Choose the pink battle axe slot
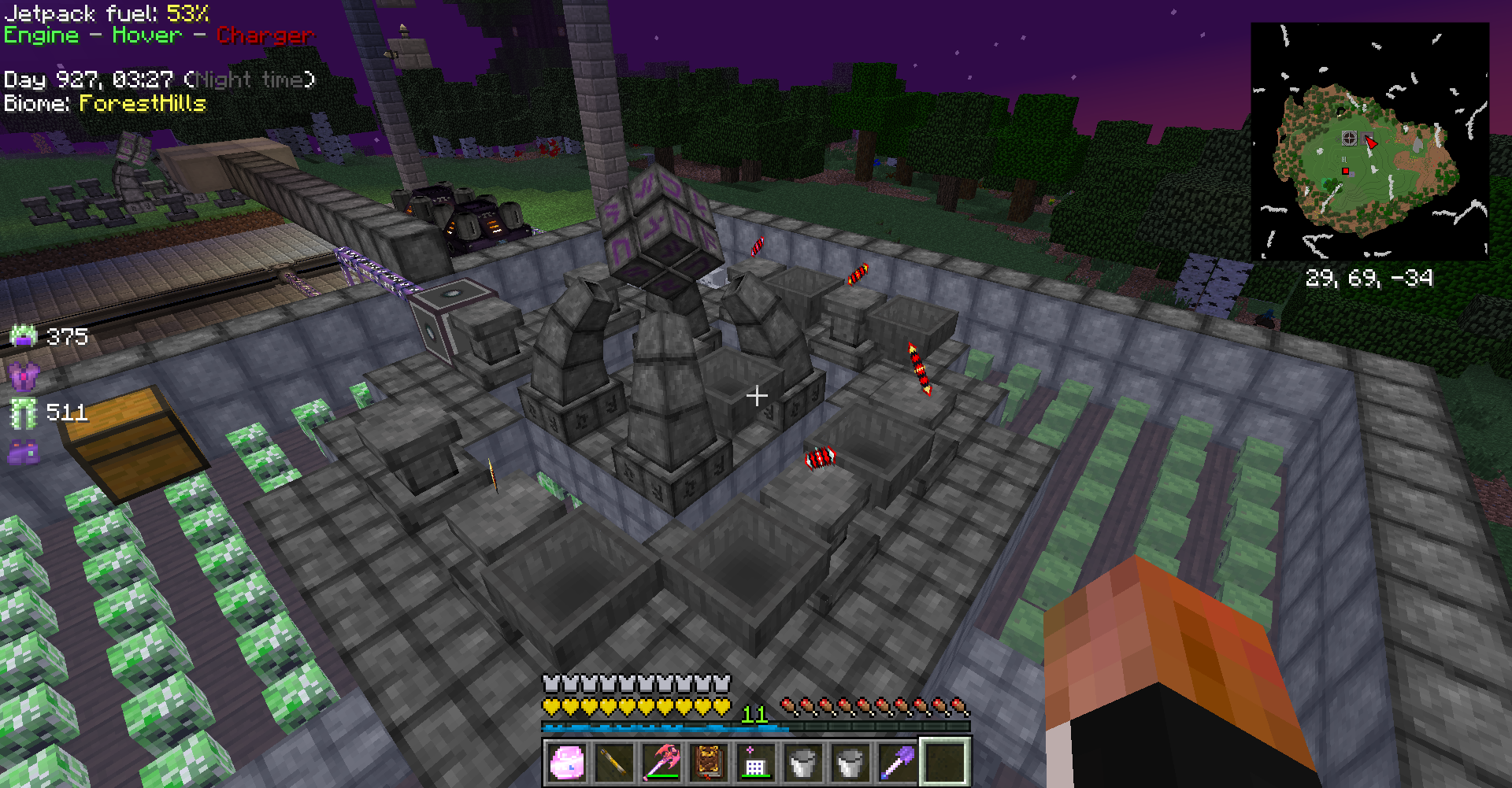 click(661, 762)
